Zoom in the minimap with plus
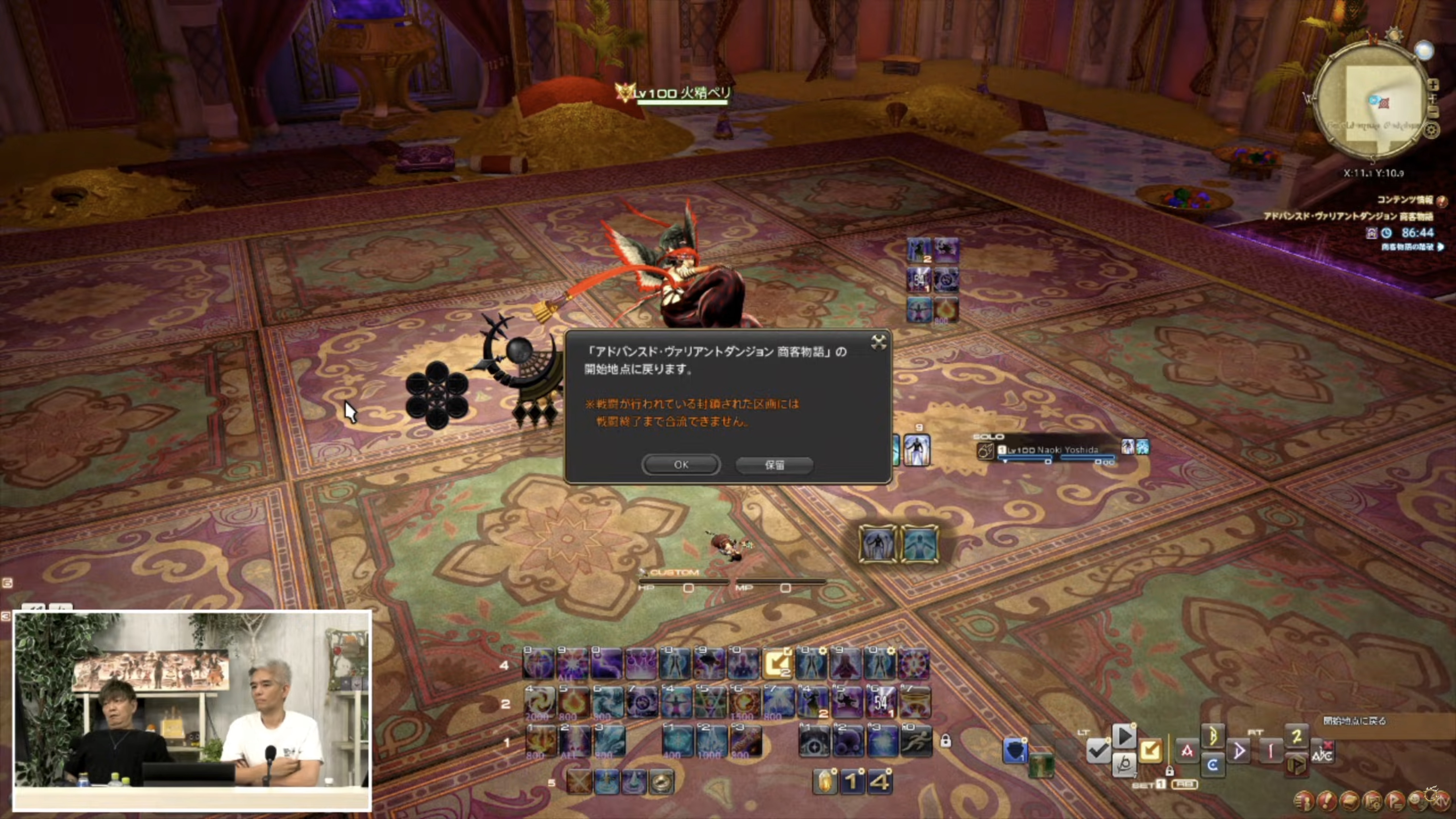The width and height of the screenshot is (1456, 819). tap(1433, 85)
